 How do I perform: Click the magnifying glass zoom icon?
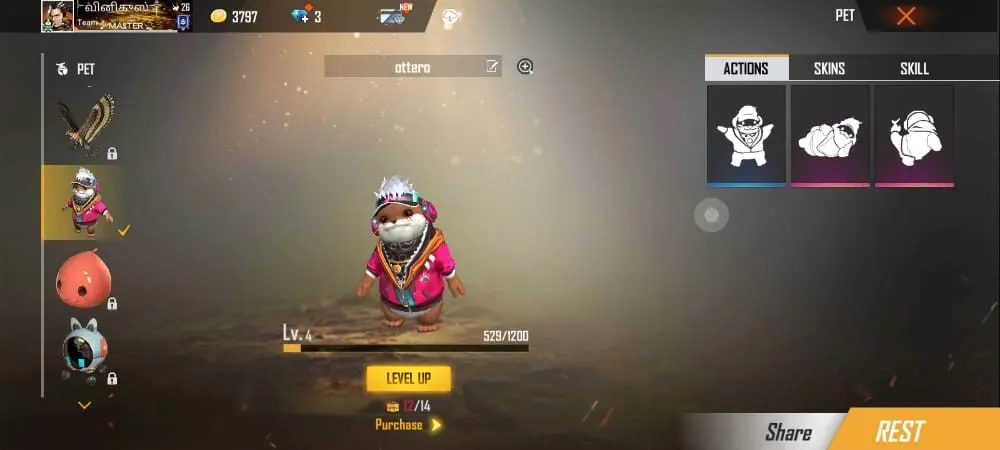coord(525,67)
